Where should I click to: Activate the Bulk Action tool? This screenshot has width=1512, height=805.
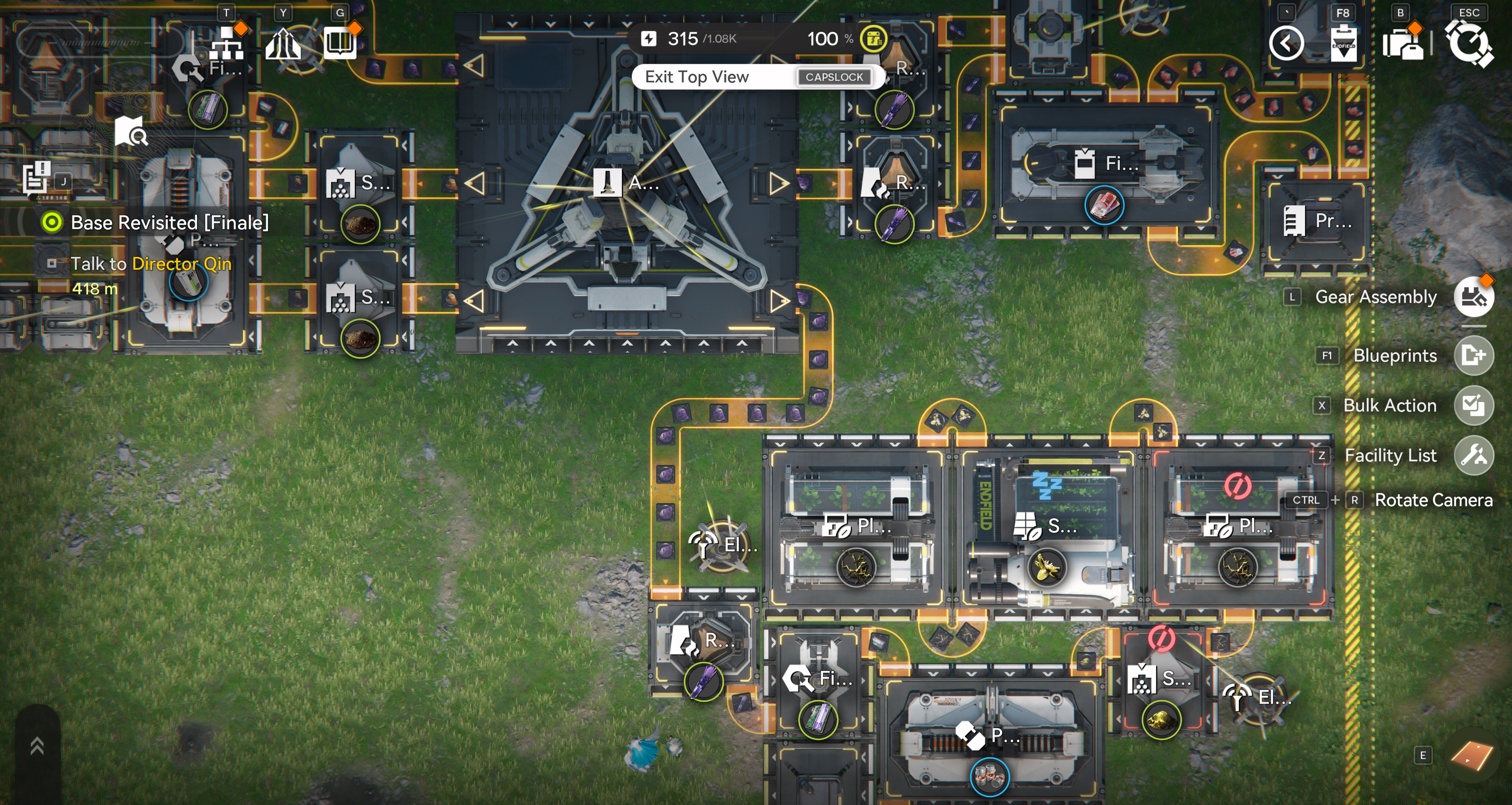(x=1473, y=405)
